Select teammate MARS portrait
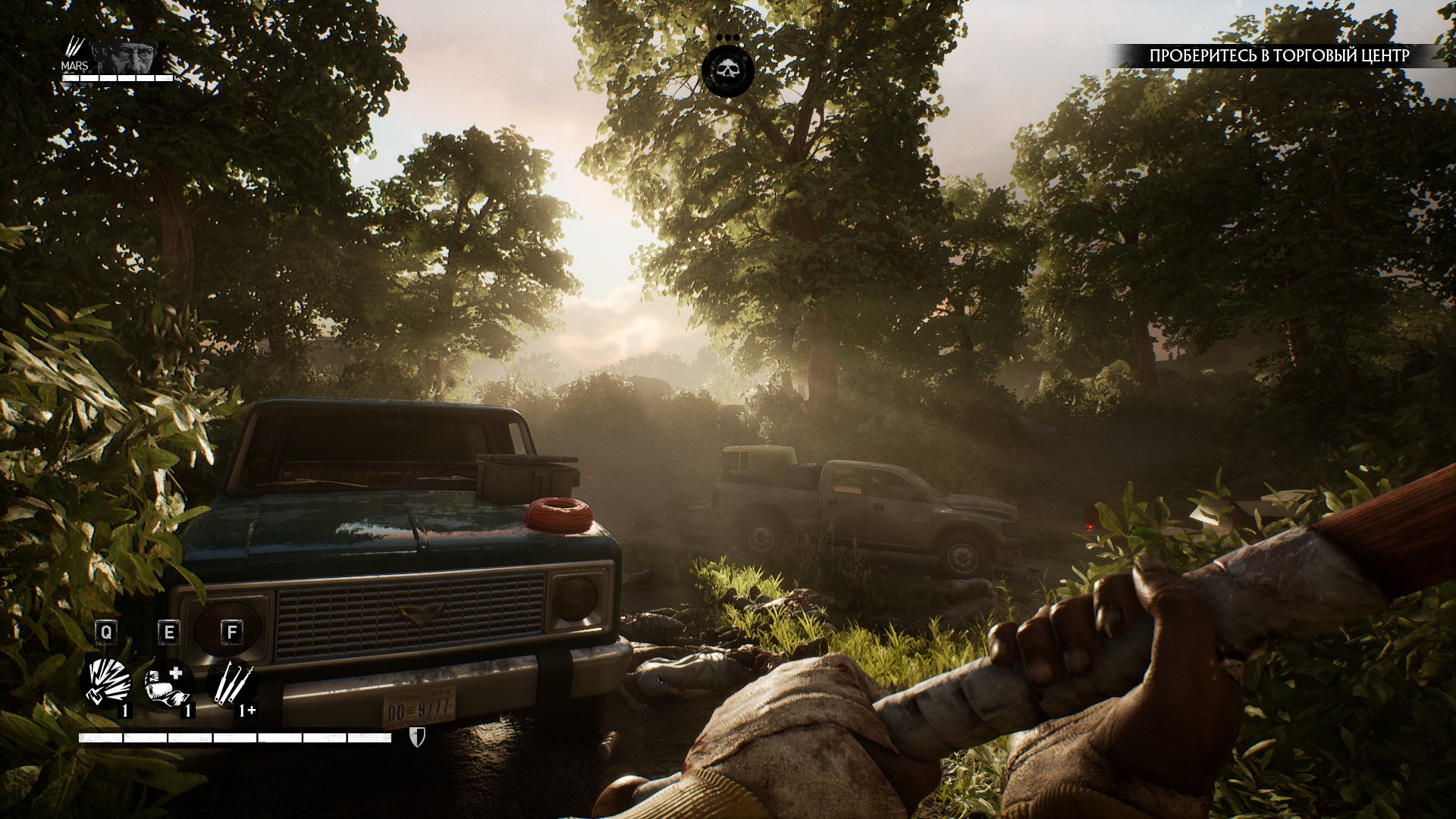The image size is (1456, 819). coord(126,58)
